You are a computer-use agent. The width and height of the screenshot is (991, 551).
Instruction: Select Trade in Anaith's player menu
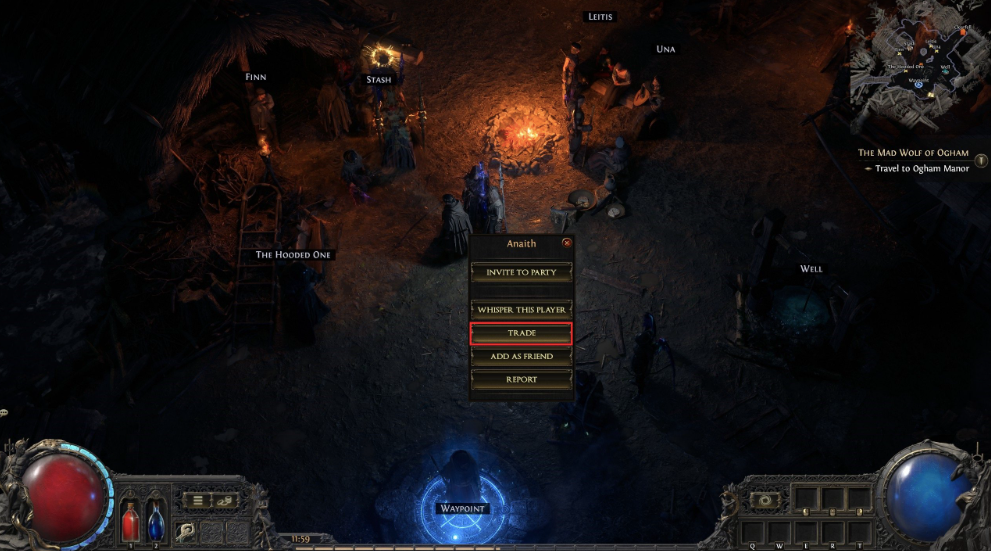coord(521,333)
